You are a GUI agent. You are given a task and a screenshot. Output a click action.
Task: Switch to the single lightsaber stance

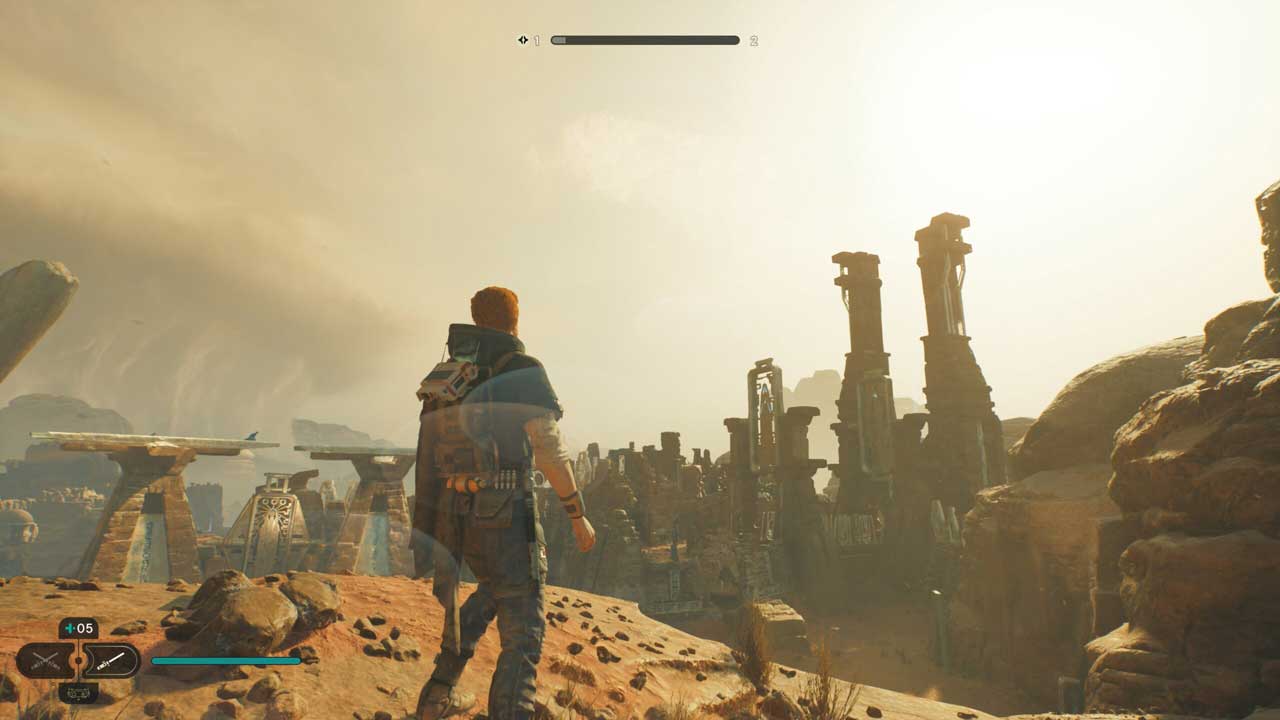pos(110,661)
